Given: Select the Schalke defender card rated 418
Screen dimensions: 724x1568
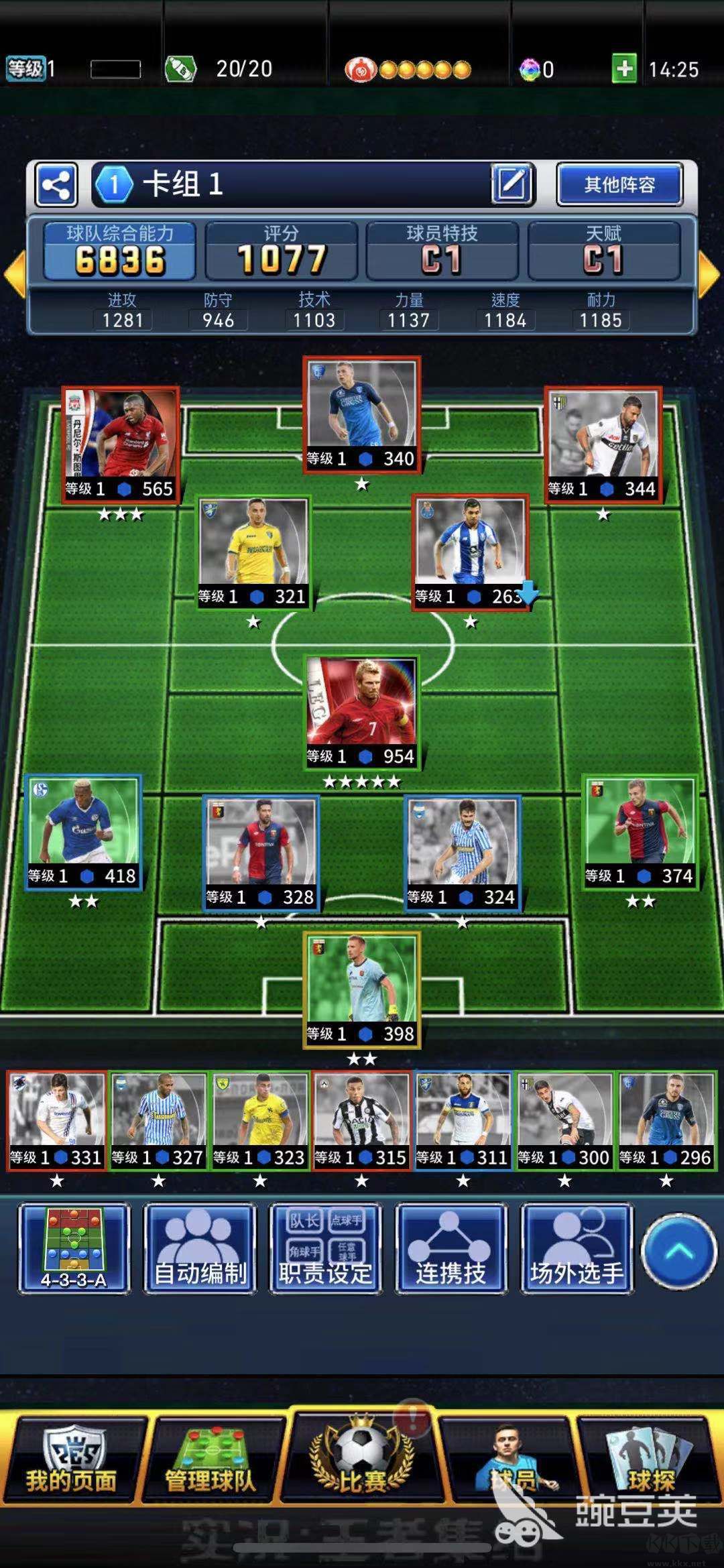Looking at the screenshot, I should pyautogui.click(x=83, y=832).
